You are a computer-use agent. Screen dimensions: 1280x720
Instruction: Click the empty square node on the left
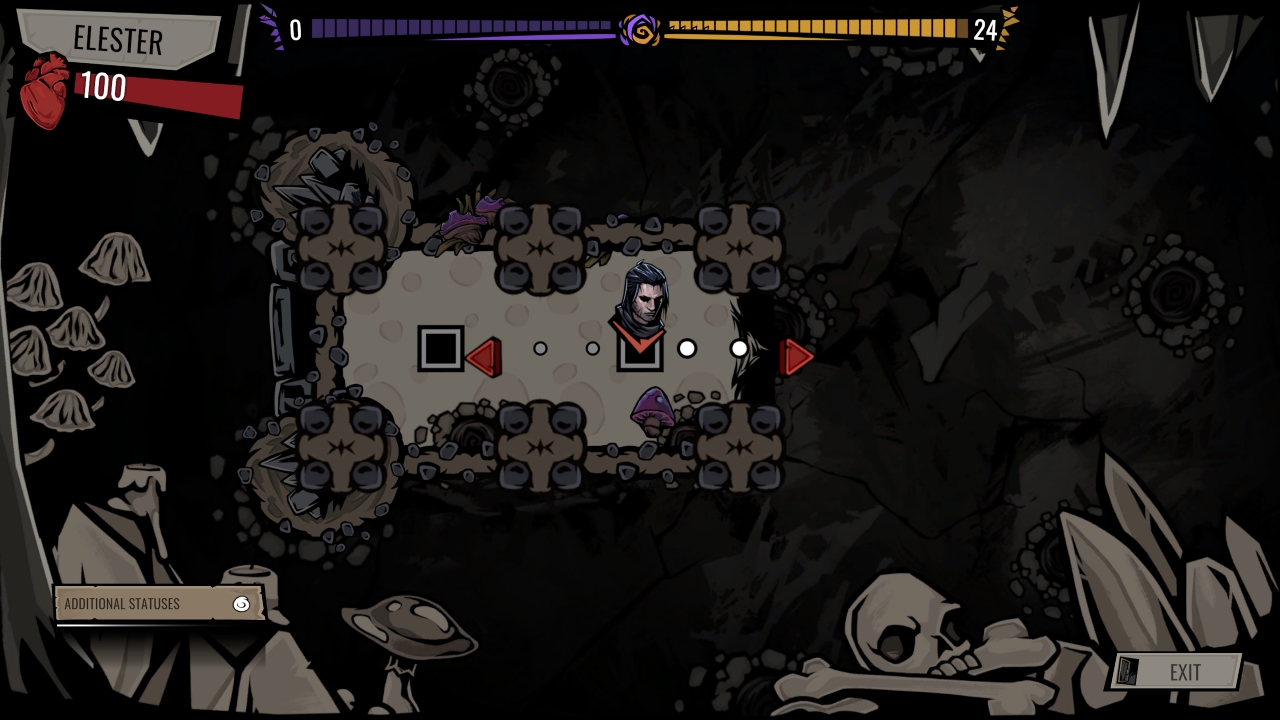pyautogui.click(x=440, y=349)
